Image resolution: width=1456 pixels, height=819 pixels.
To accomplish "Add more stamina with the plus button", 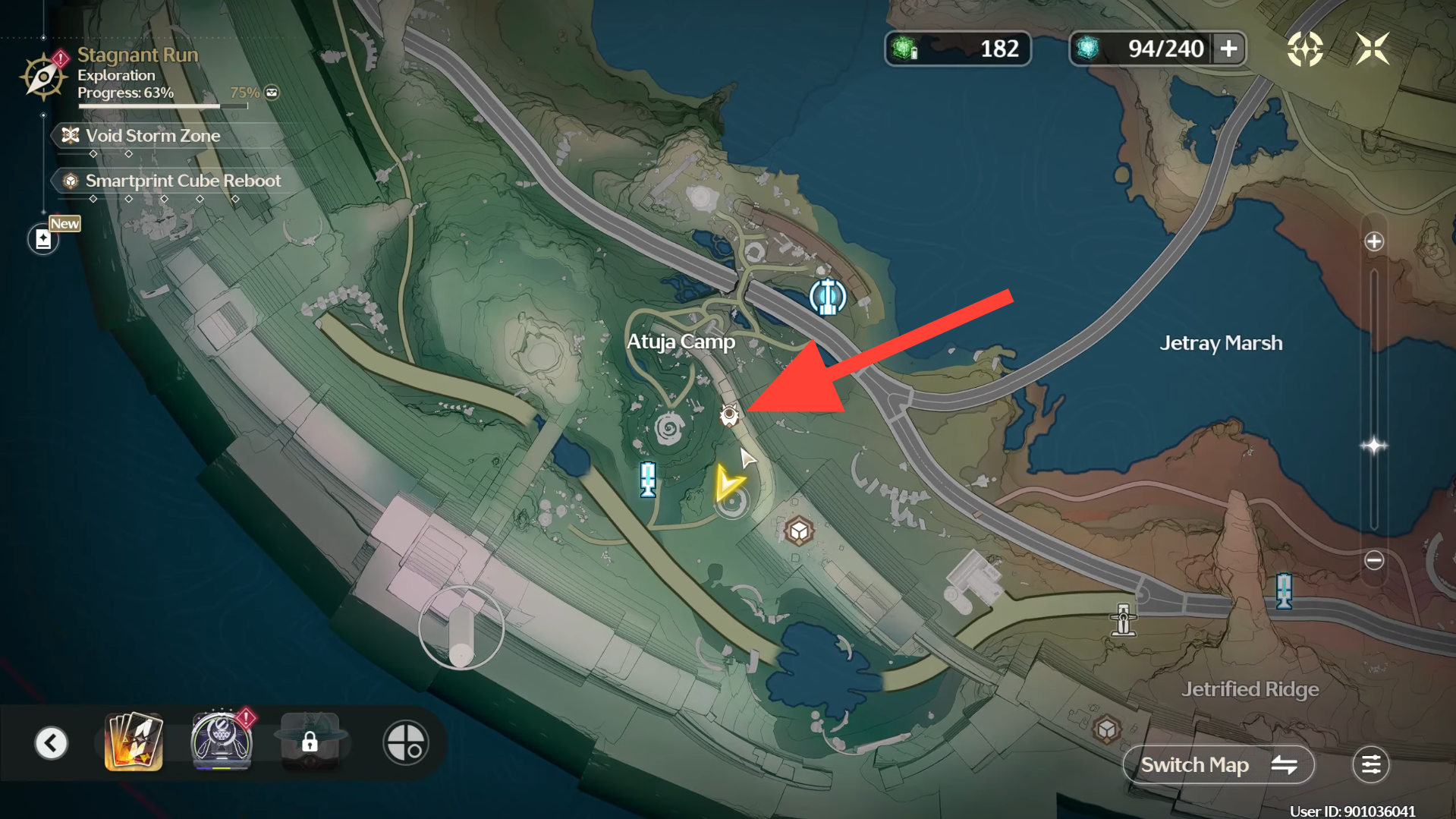I will 1228,49.
